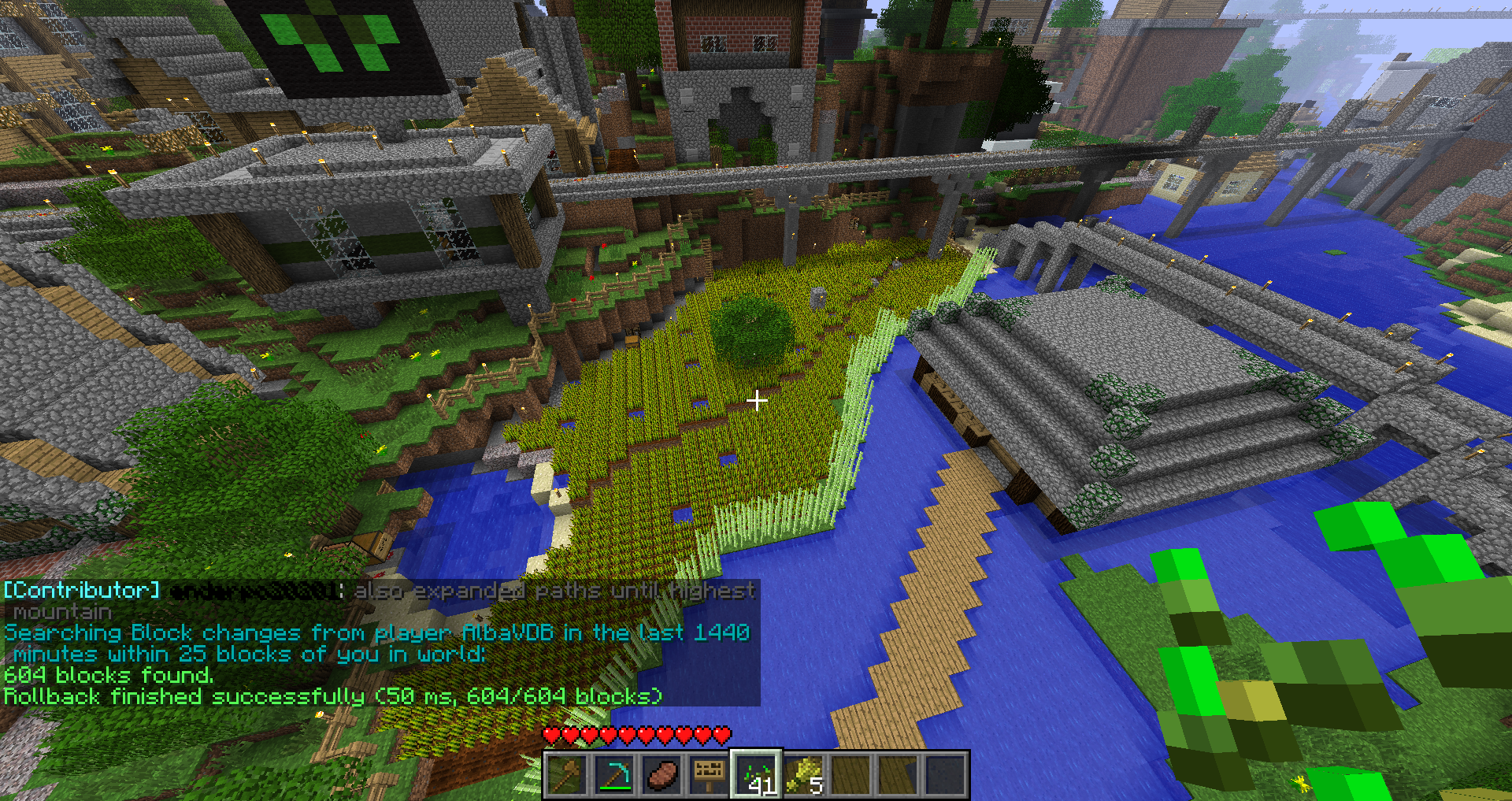Image resolution: width=1512 pixels, height=801 pixels.
Task: Select the seeds stack of 41
Action: pyautogui.click(x=756, y=775)
